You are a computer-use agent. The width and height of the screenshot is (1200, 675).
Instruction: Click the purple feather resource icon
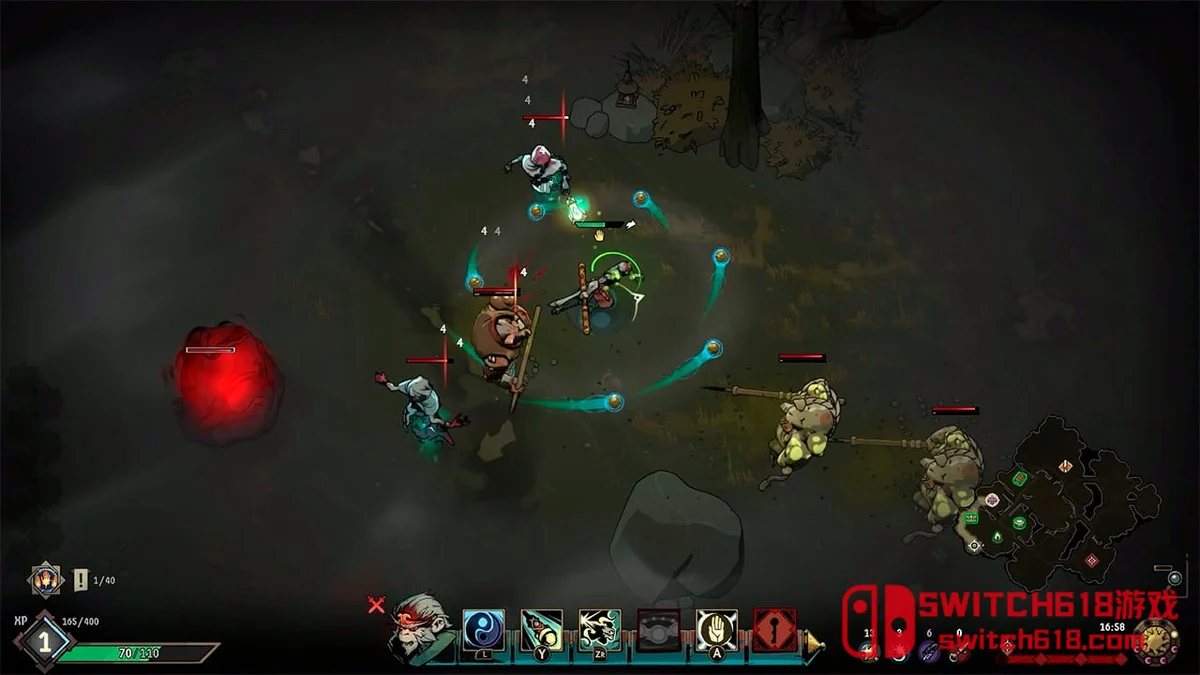pos(929,650)
